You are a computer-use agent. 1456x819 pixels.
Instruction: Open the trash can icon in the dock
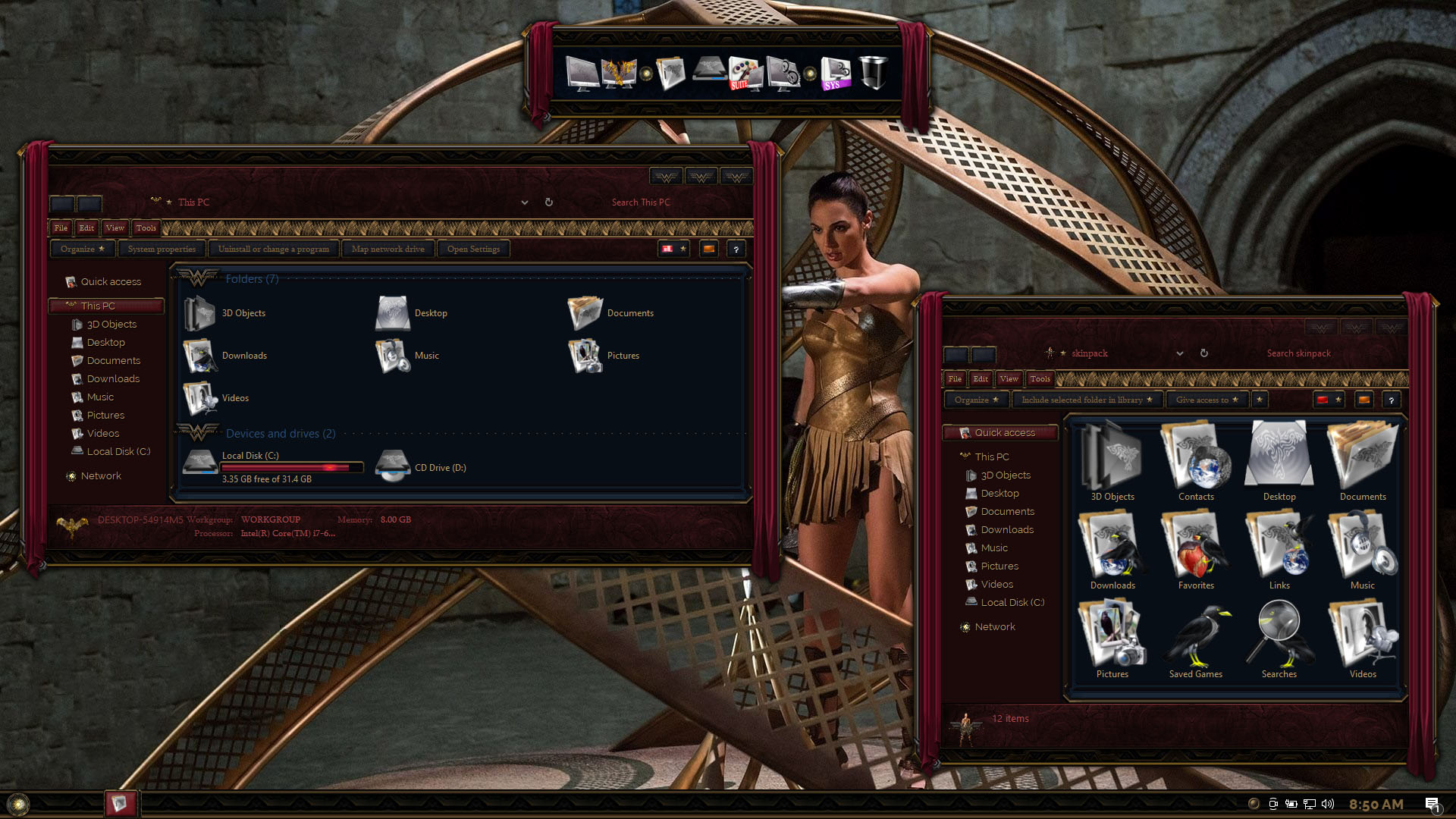[873, 74]
